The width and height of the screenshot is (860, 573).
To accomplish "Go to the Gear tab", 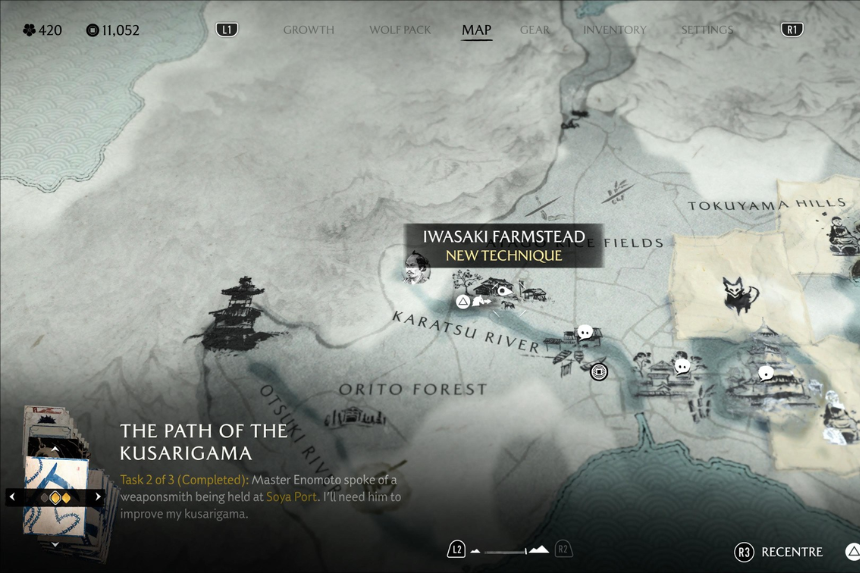I will tap(535, 30).
